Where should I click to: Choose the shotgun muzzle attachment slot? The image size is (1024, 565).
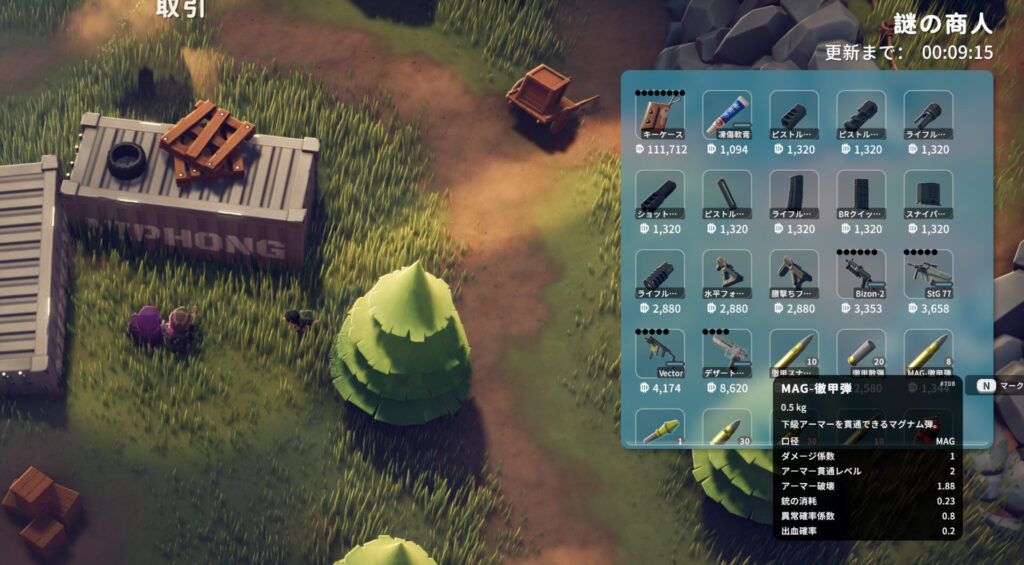click(x=660, y=195)
